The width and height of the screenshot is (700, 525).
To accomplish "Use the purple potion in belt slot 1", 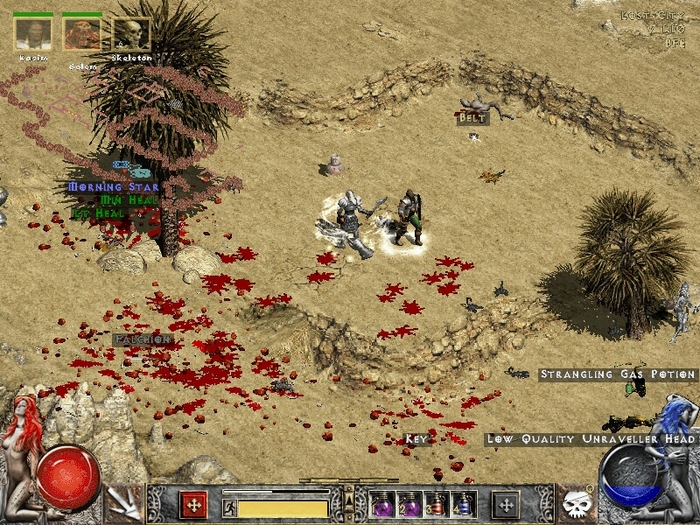I will click(383, 503).
